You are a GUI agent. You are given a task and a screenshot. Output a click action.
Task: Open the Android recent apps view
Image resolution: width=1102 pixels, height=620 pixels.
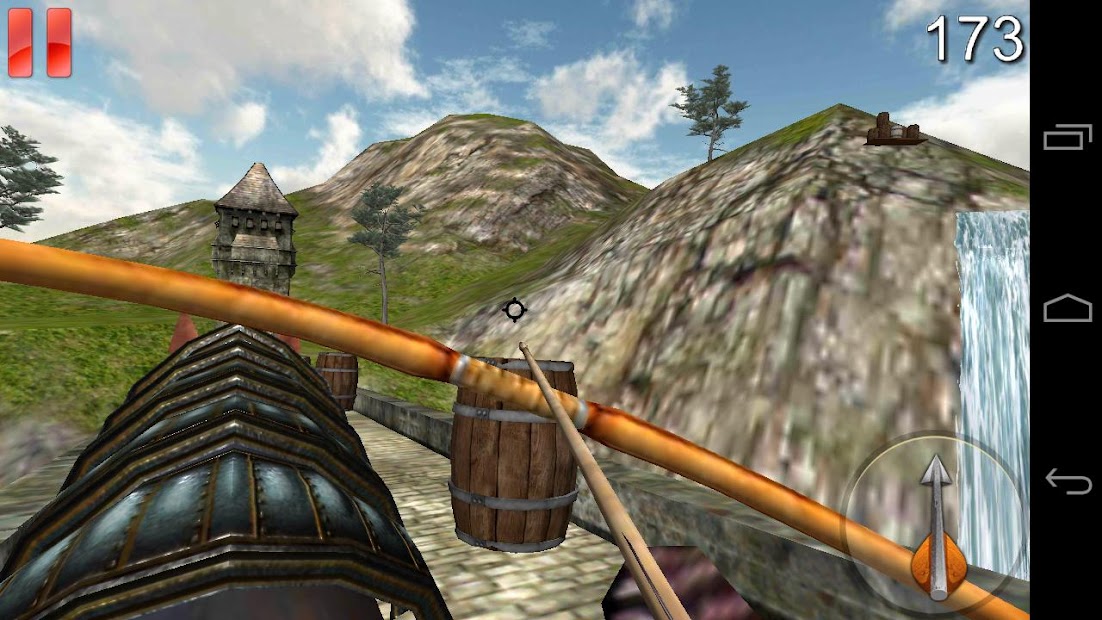(x=1067, y=137)
